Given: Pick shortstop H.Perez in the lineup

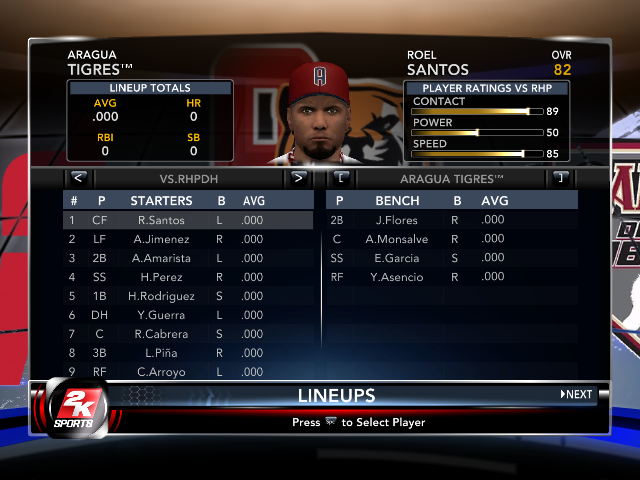Looking at the screenshot, I should coord(159,277).
